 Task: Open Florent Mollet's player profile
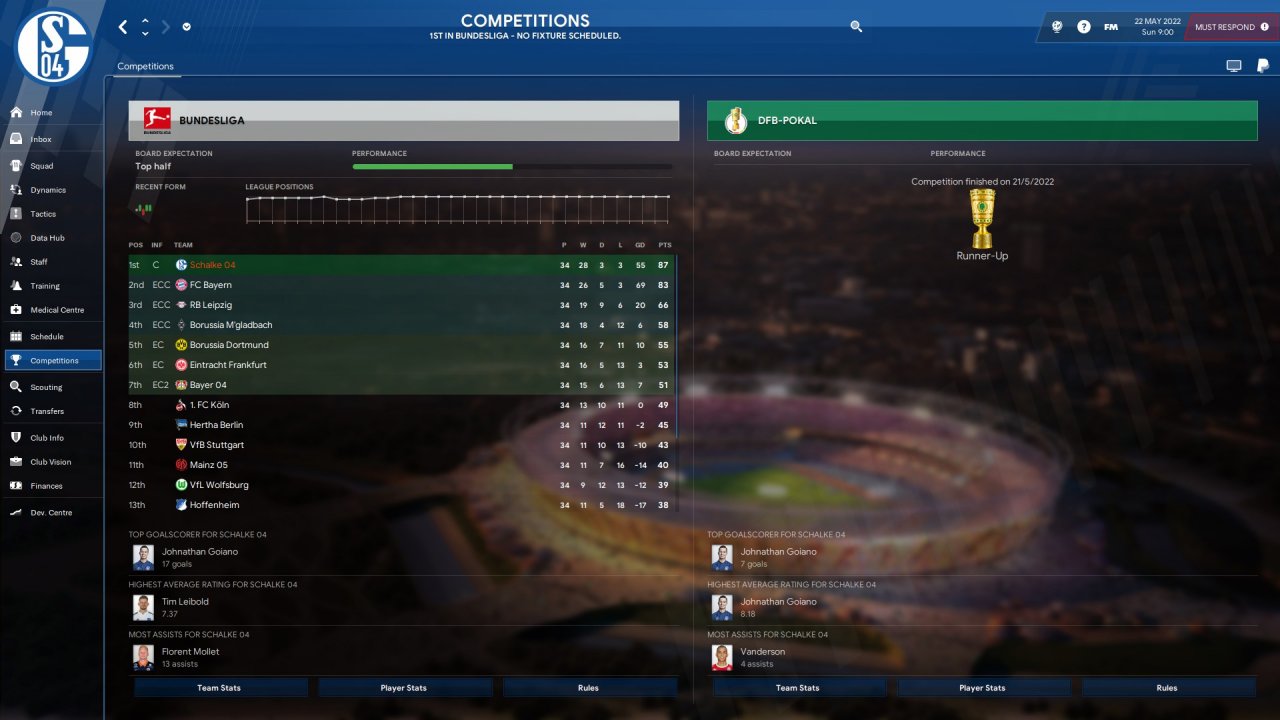click(x=190, y=652)
